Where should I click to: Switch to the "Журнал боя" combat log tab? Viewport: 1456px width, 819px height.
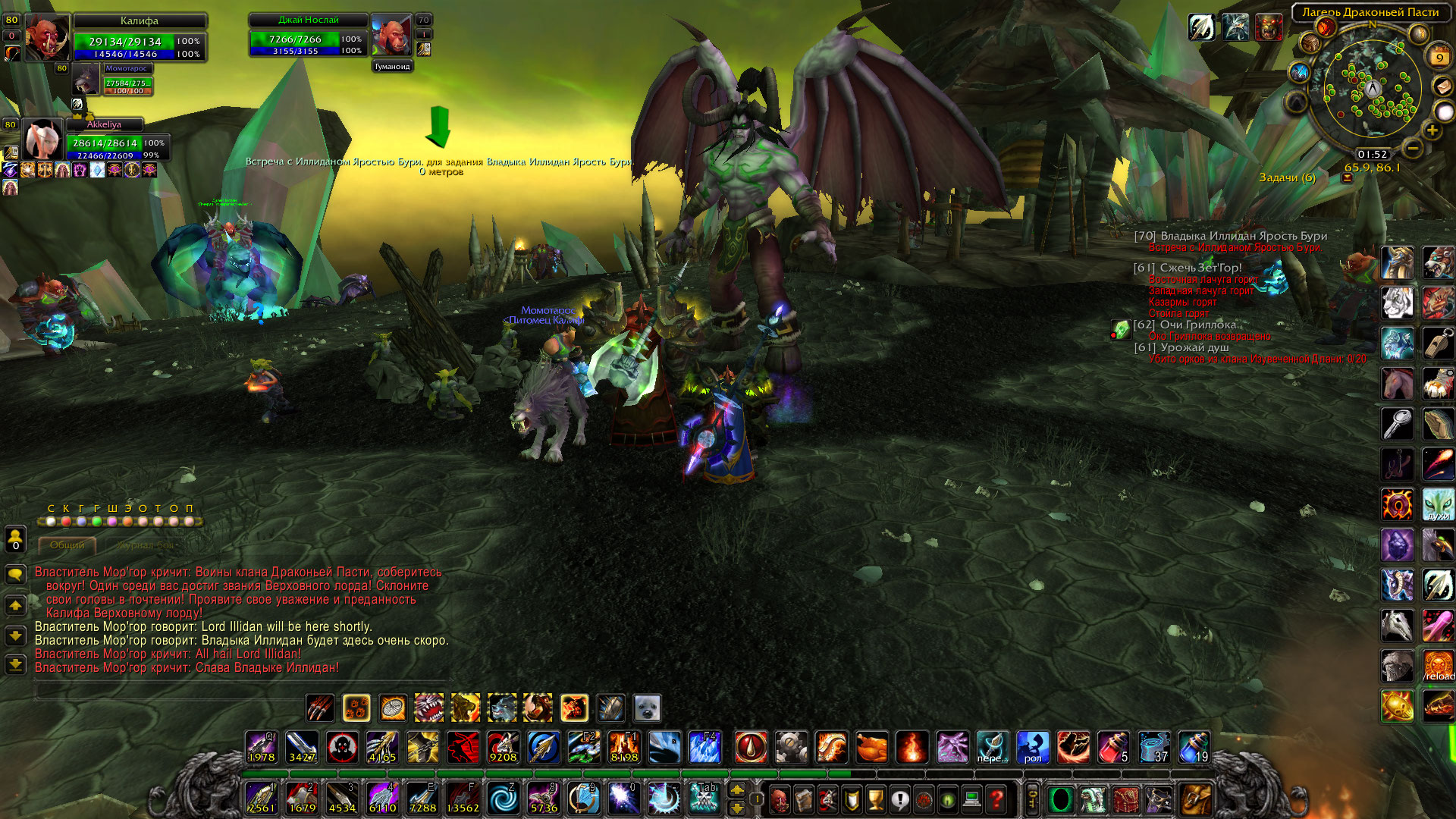(x=145, y=544)
